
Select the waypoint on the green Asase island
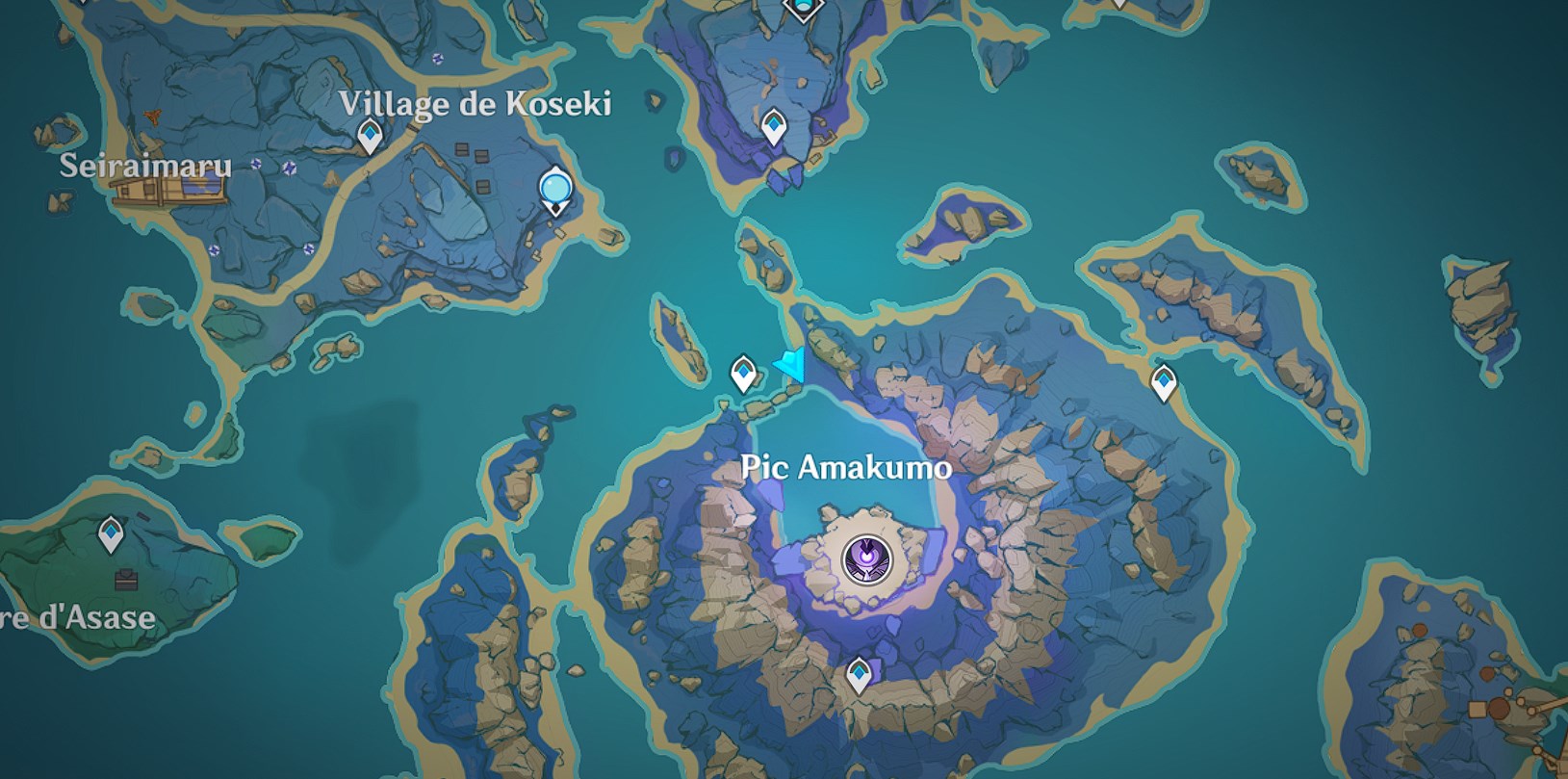112,534
